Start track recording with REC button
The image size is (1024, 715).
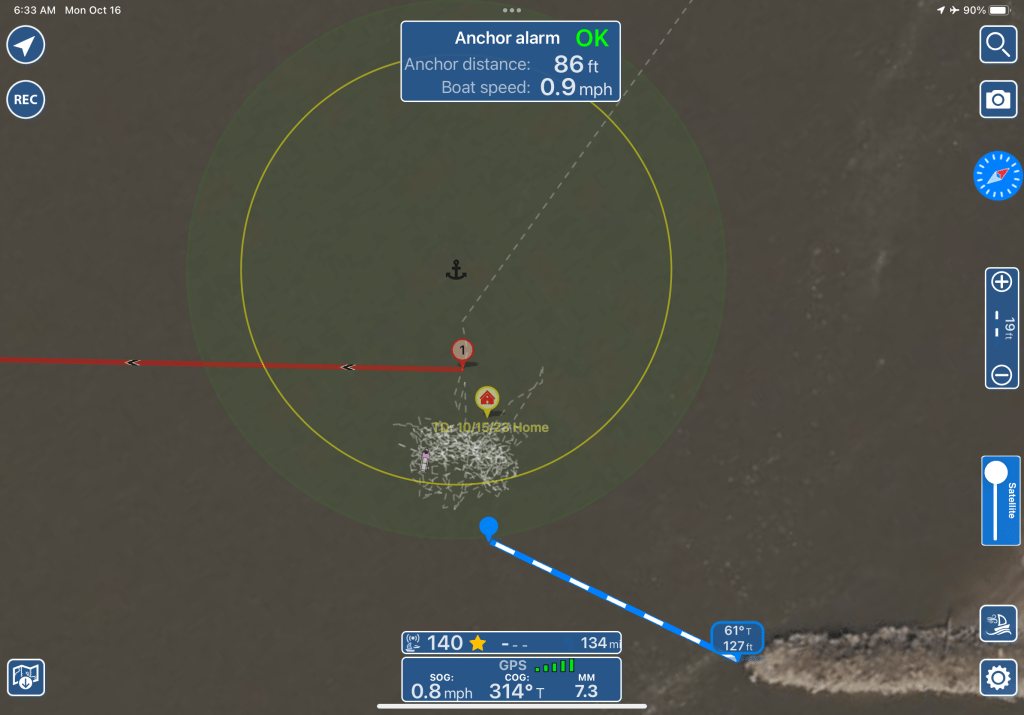pyautogui.click(x=26, y=100)
